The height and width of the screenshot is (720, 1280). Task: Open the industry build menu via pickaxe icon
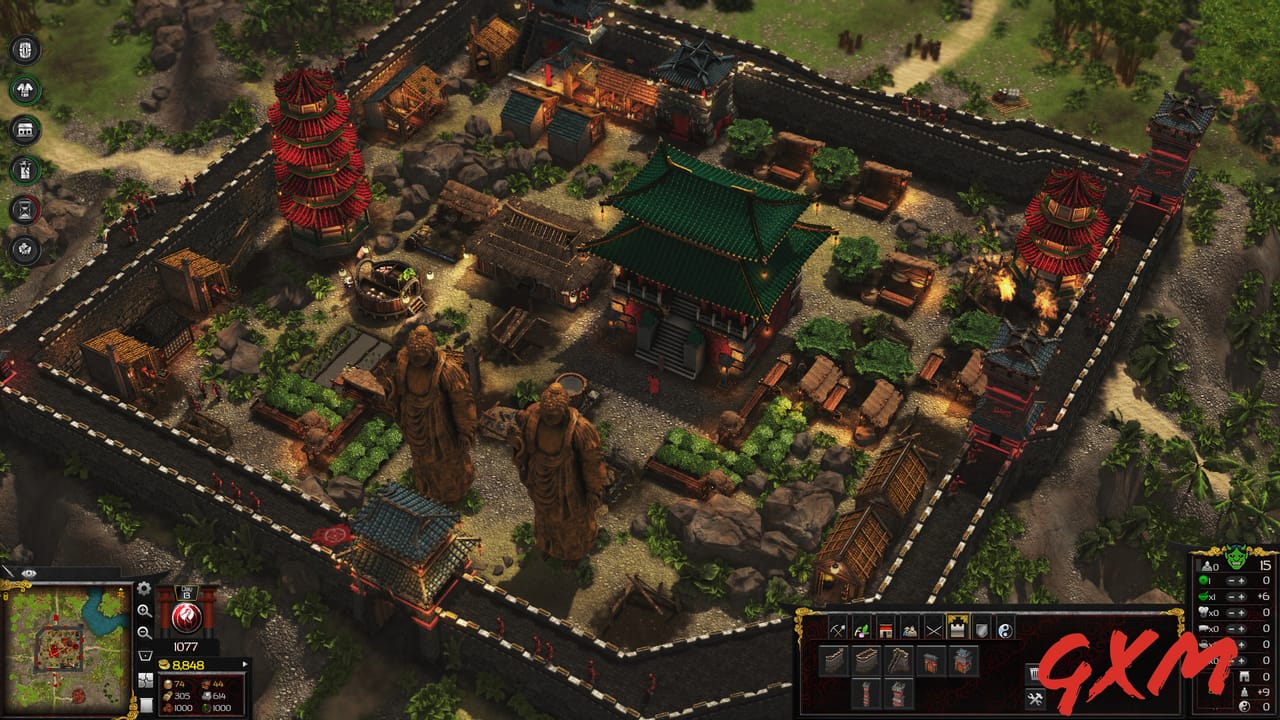836,629
